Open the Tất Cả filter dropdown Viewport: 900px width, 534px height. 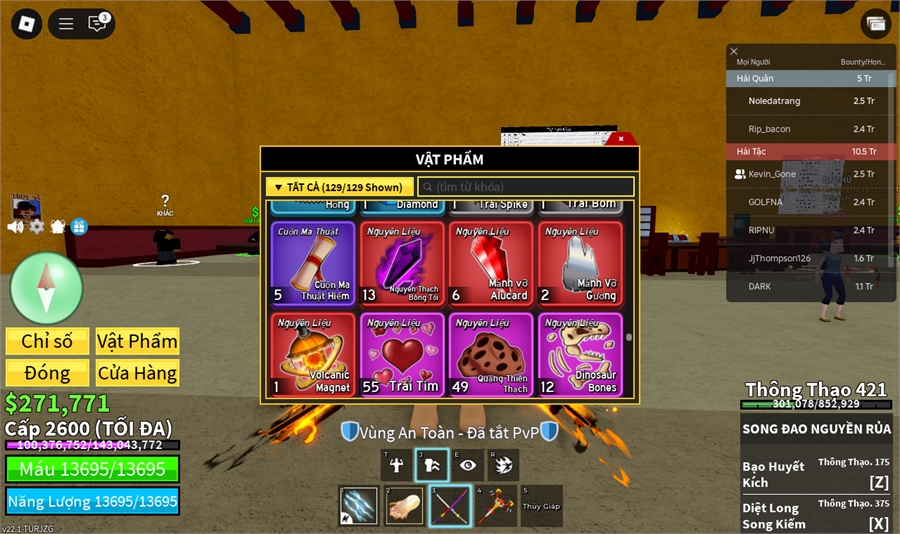click(339, 187)
